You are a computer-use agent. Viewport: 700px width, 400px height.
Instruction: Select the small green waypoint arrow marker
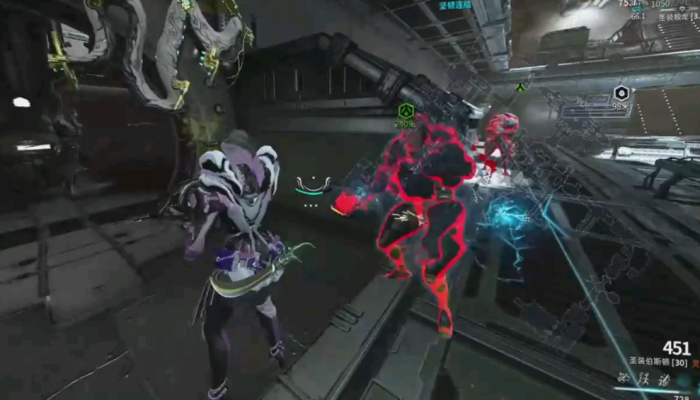[521, 86]
